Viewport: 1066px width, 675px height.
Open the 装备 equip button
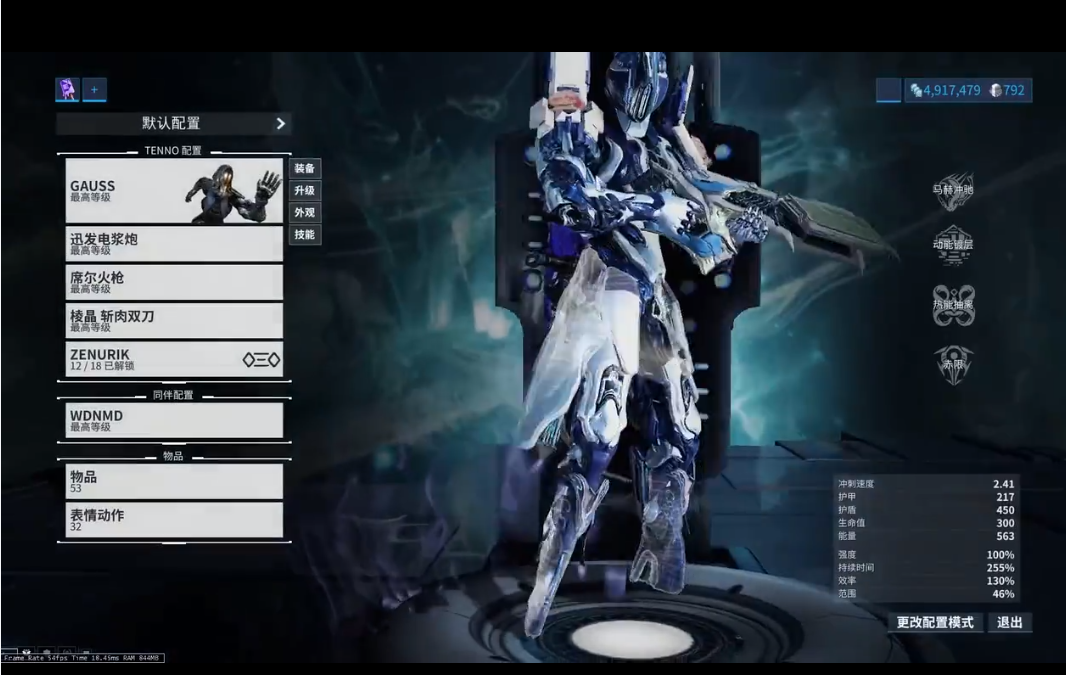(x=305, y=168)
